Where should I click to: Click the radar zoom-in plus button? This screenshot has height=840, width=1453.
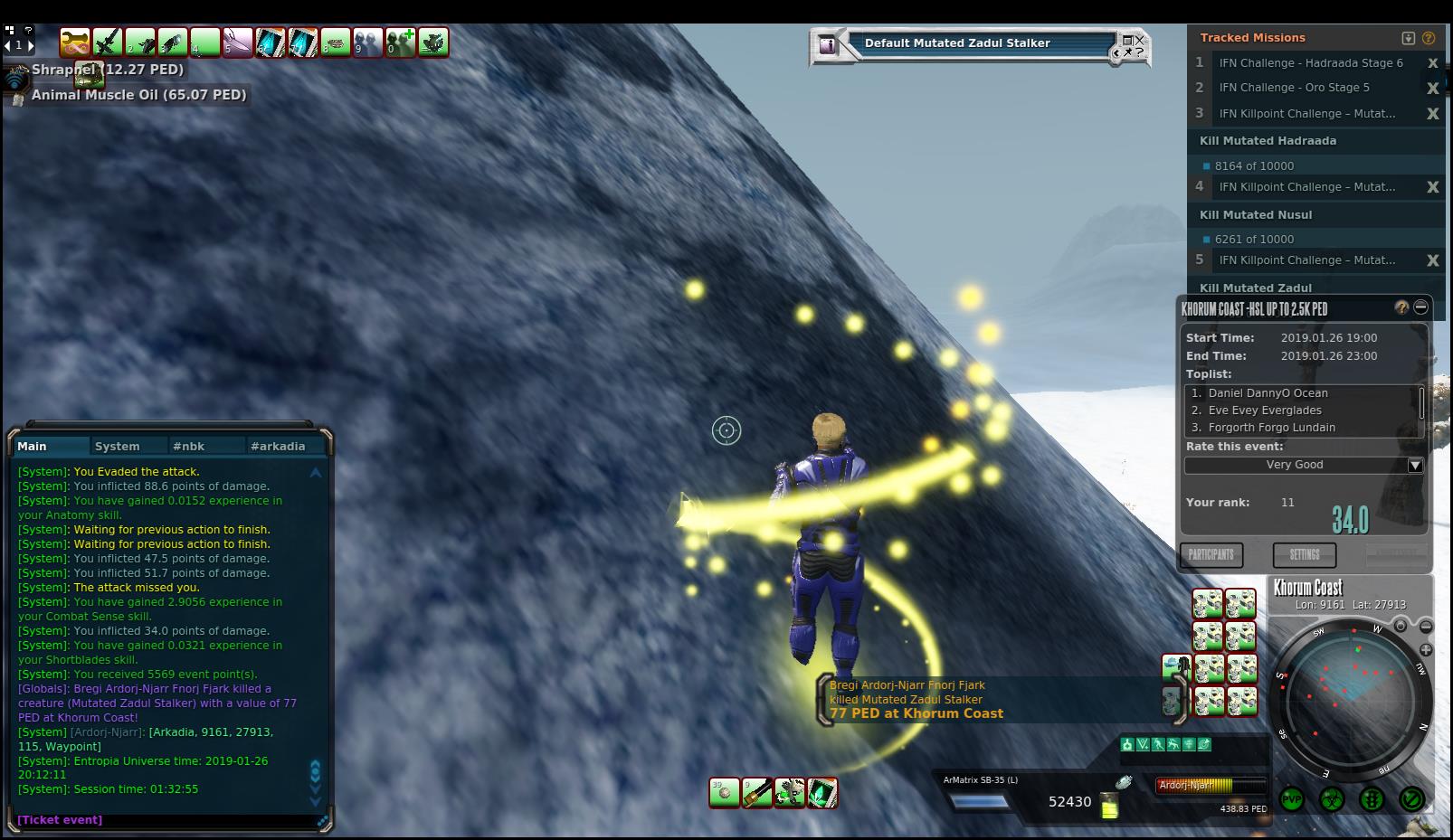pyautogui.click(x=1426, y=649)
